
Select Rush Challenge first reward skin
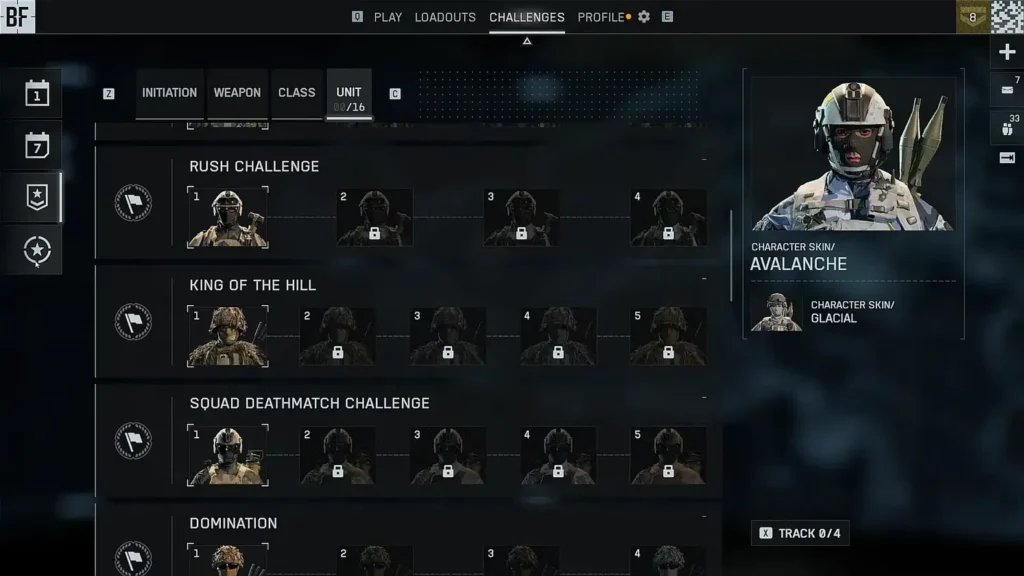tap(228, 217)
